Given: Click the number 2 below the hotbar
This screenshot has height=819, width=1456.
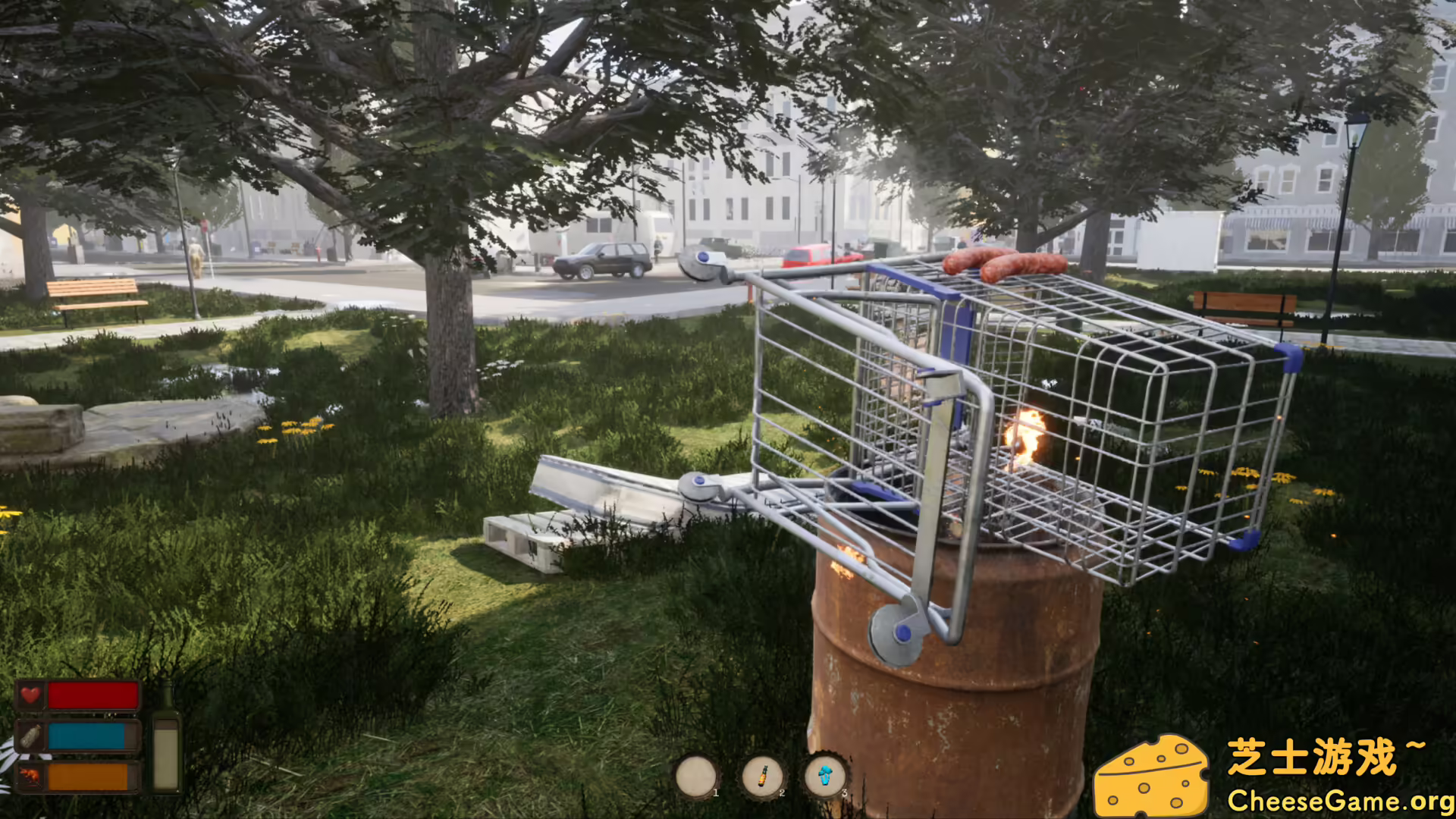Looking at the screenshot, I should [x=783, y=792].
